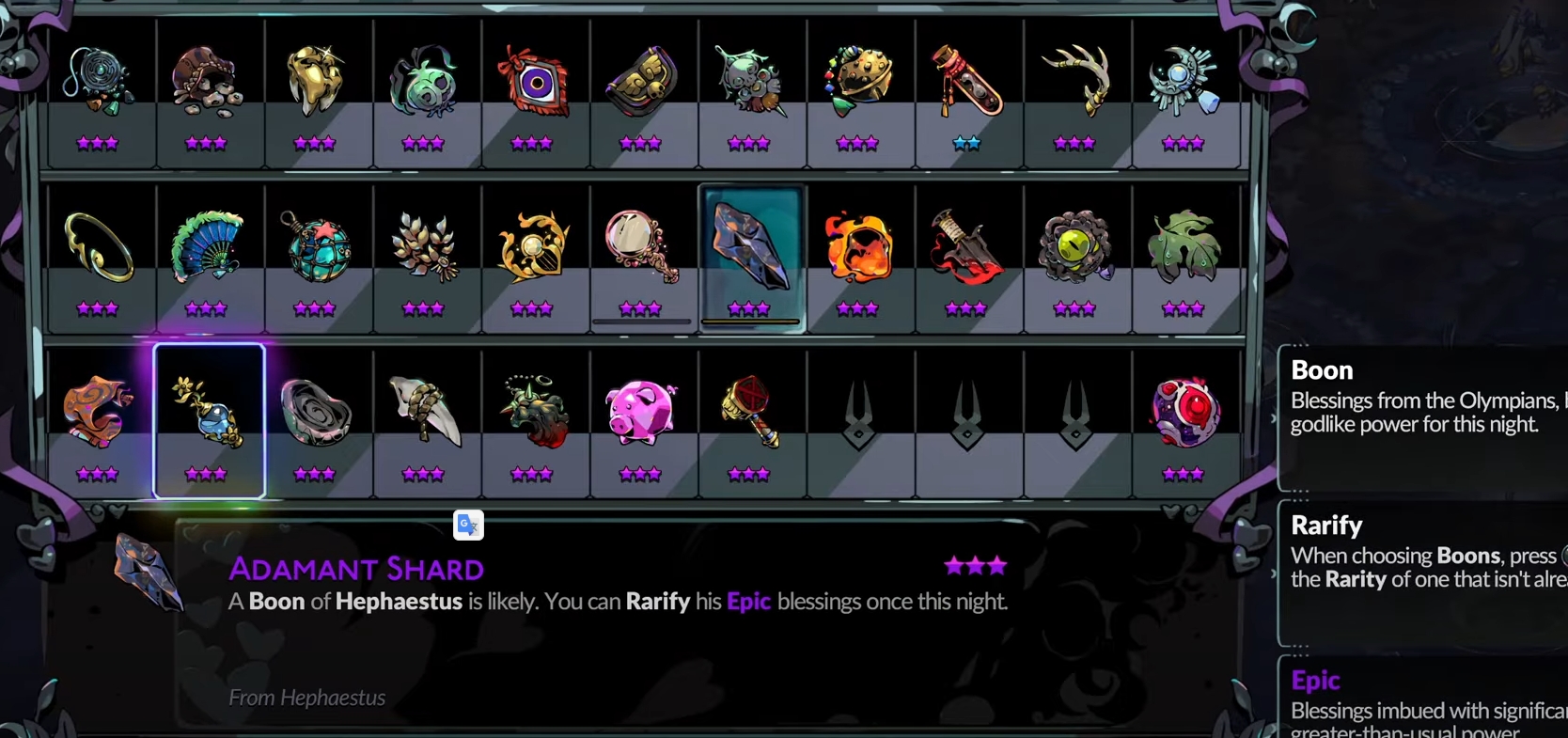Screen dimensions: 1568x738
Task: Pick the golden curved ring keepsake
Action: 99,248
